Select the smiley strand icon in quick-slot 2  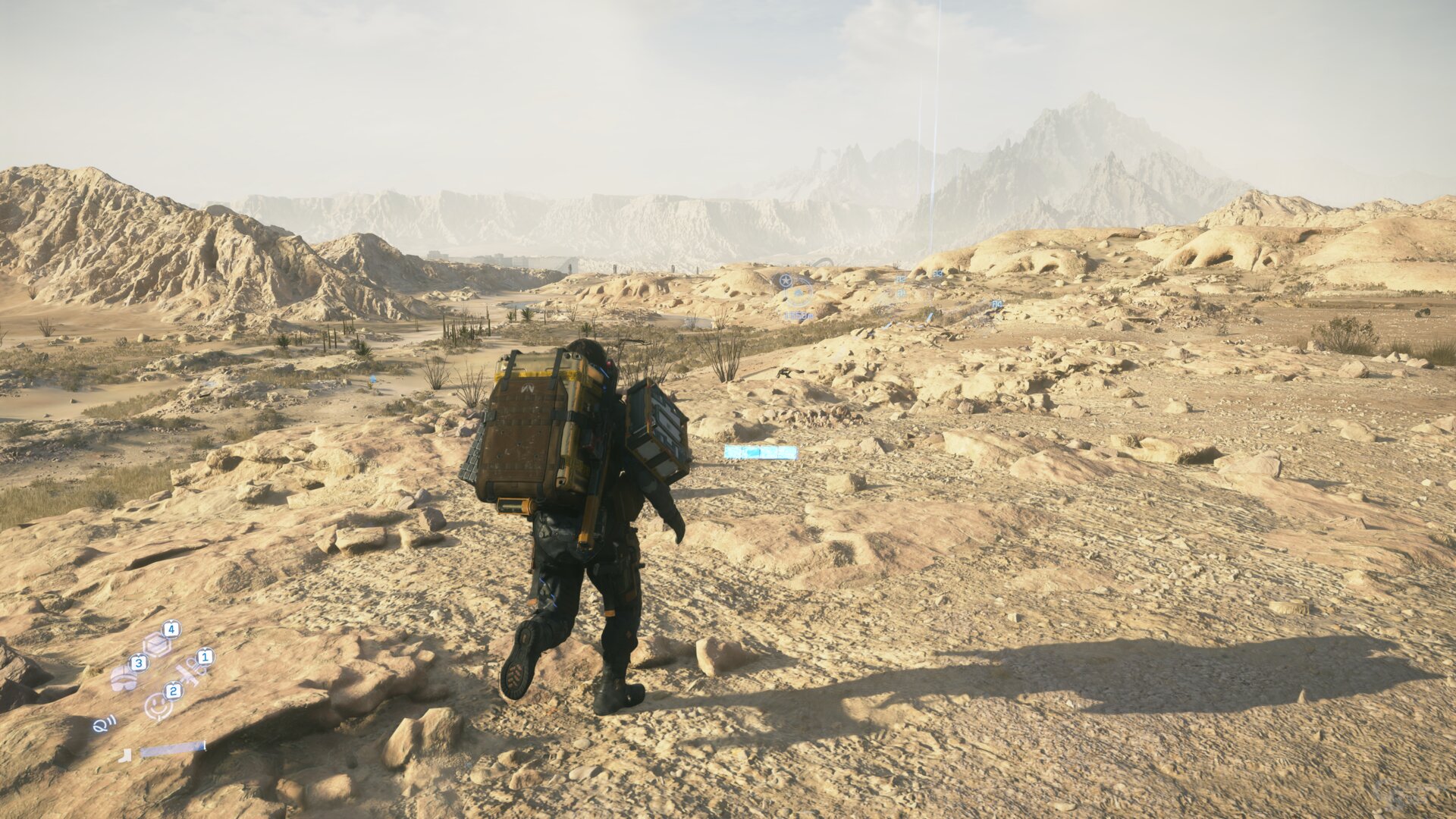tap(157, 705)
